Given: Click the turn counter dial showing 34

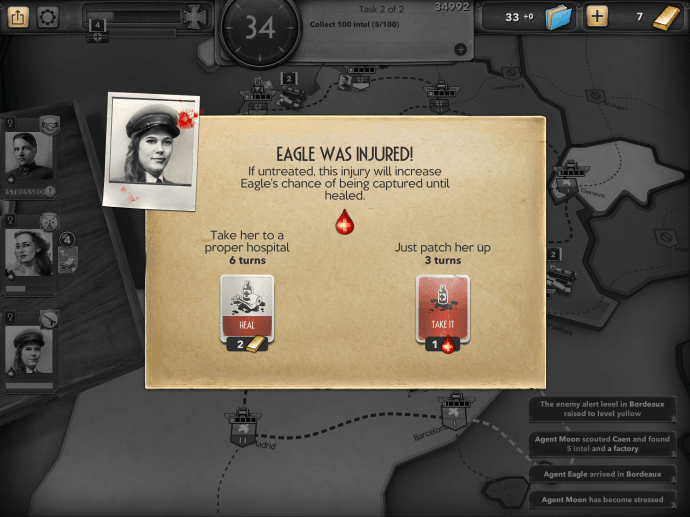Looking at the screenshot, I should 260,28.
